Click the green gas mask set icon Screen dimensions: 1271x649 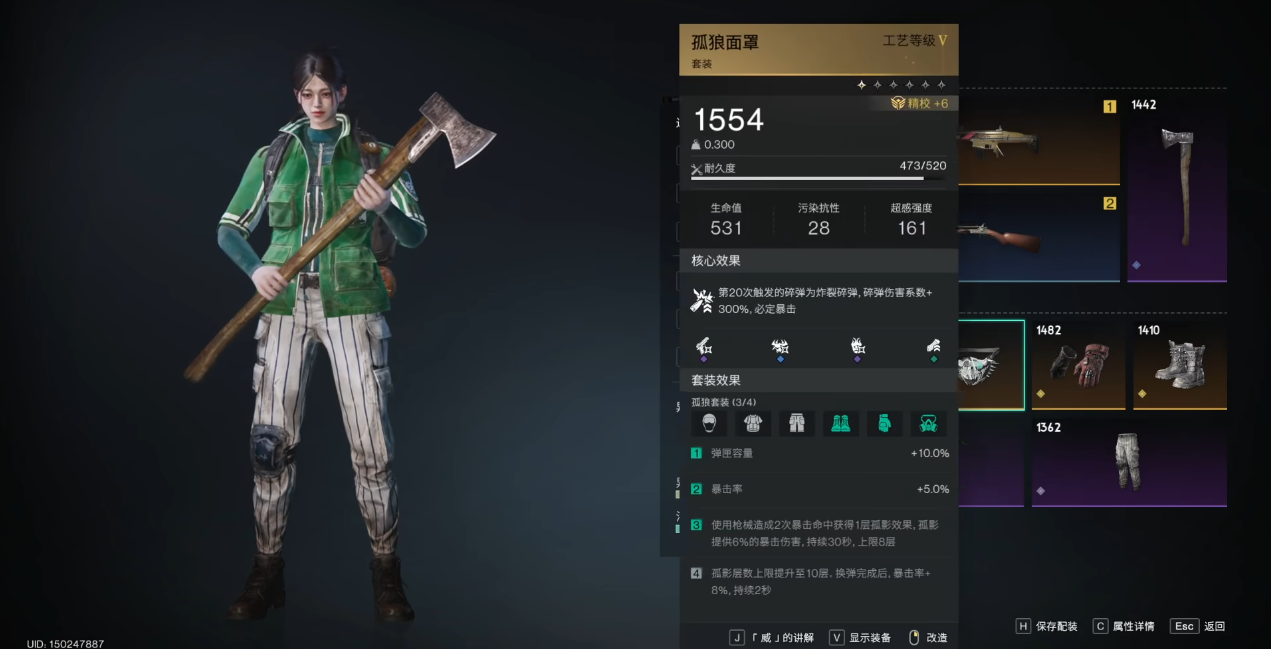tap(928, 423)
